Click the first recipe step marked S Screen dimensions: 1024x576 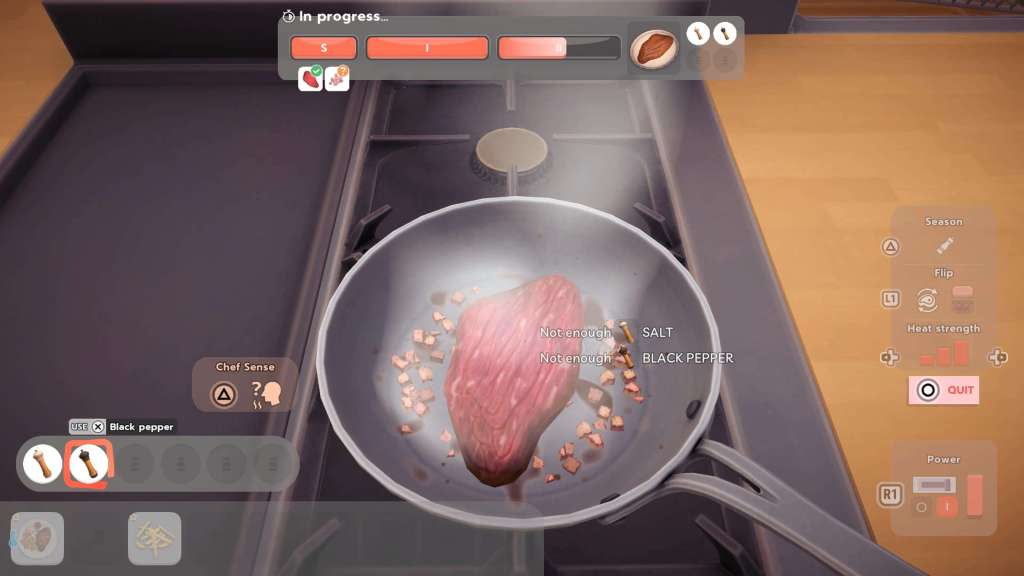click(x=323, y=48)
